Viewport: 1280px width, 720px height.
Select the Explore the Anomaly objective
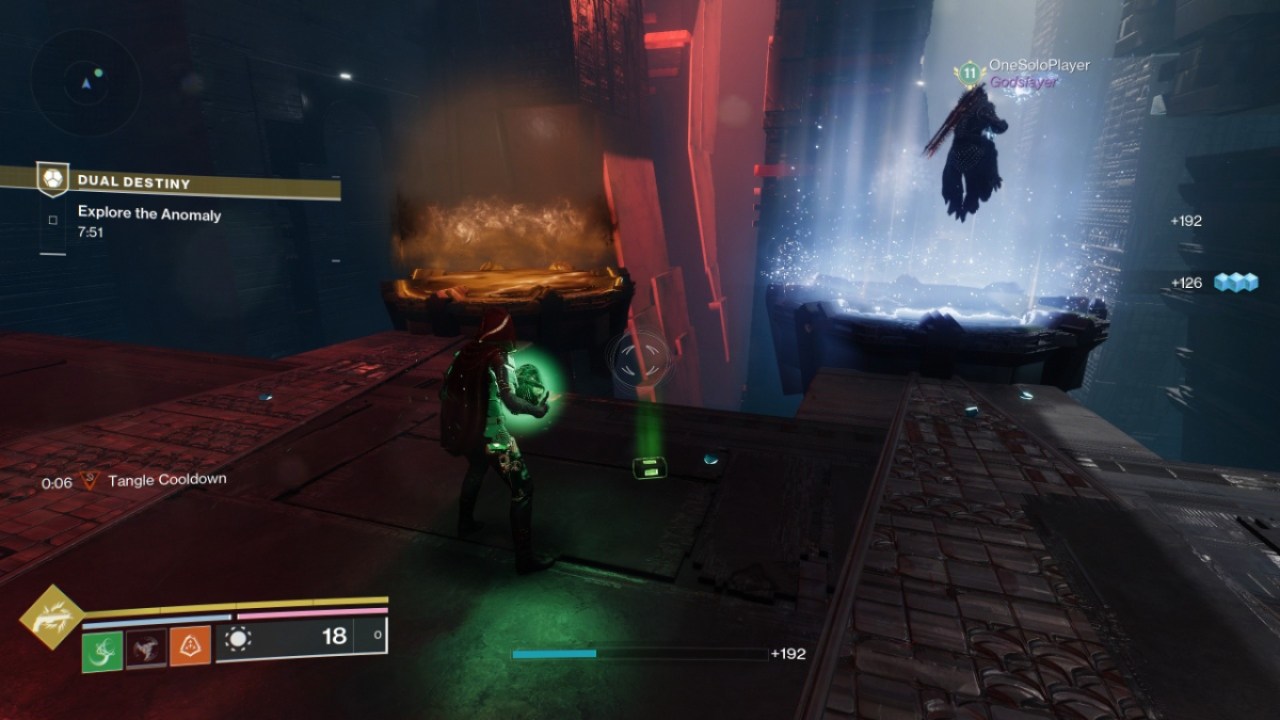[149, 213]
